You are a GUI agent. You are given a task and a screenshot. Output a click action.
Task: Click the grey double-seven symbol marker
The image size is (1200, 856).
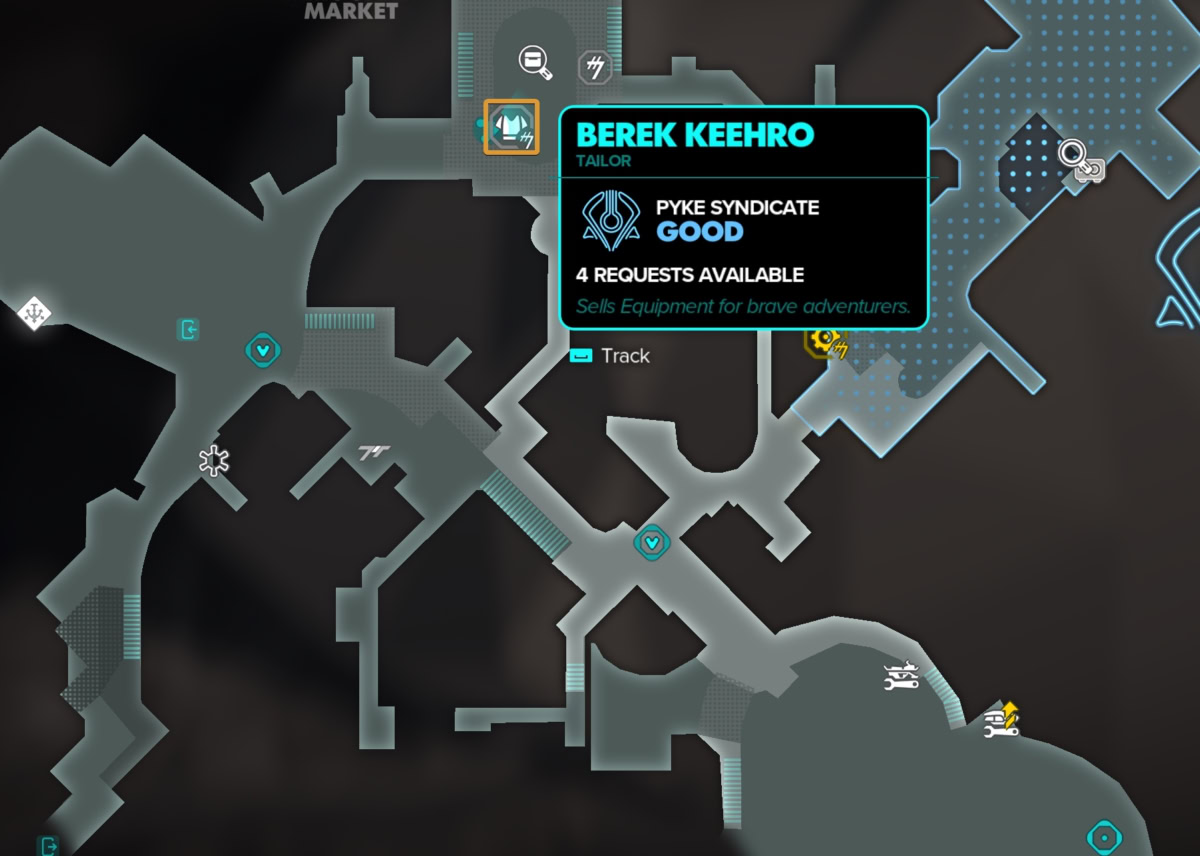pyautogui.click(x=374, y=453)
